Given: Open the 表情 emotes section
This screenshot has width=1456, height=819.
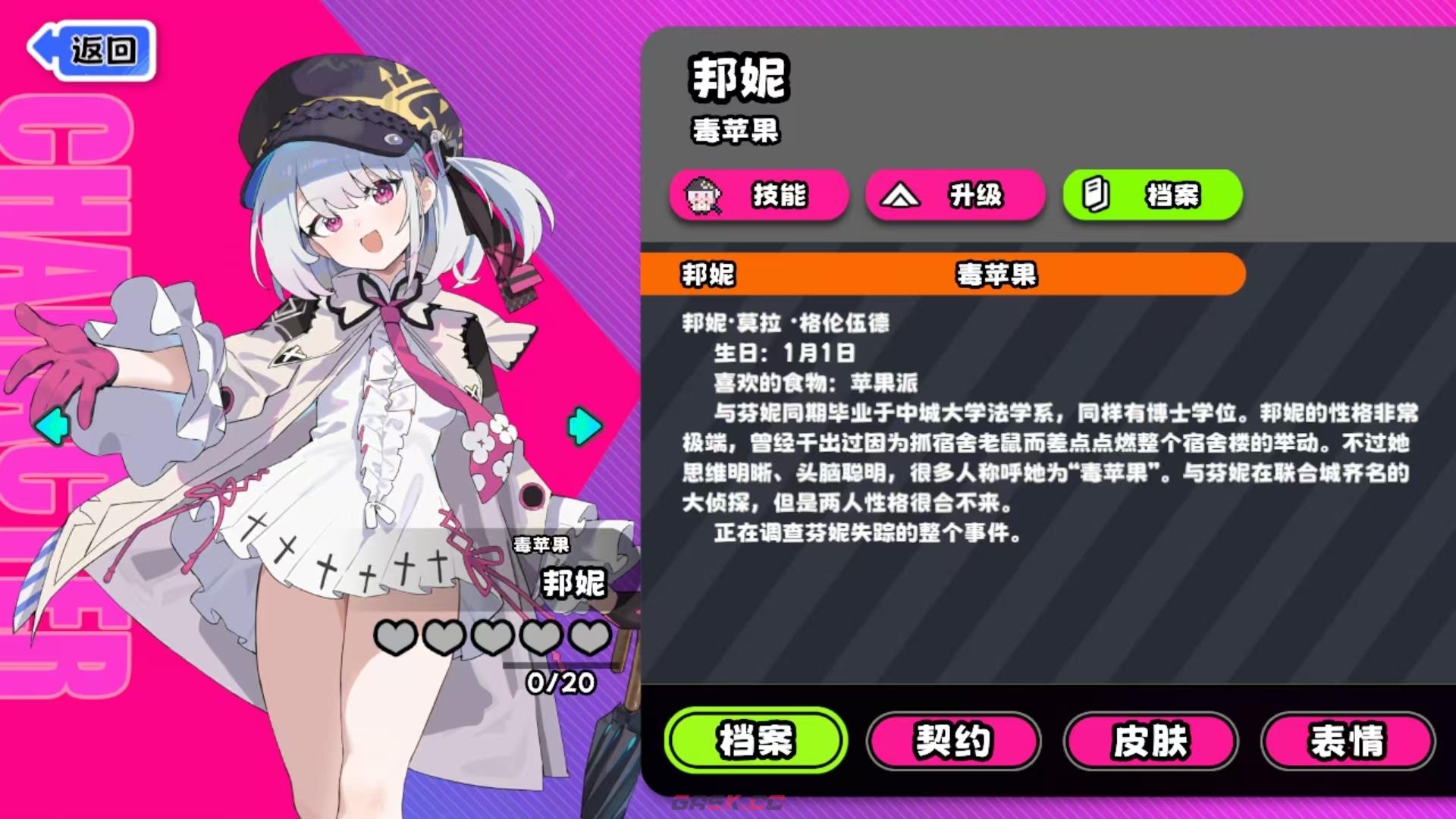Looking at the screenshot, I should (1348, 742).
